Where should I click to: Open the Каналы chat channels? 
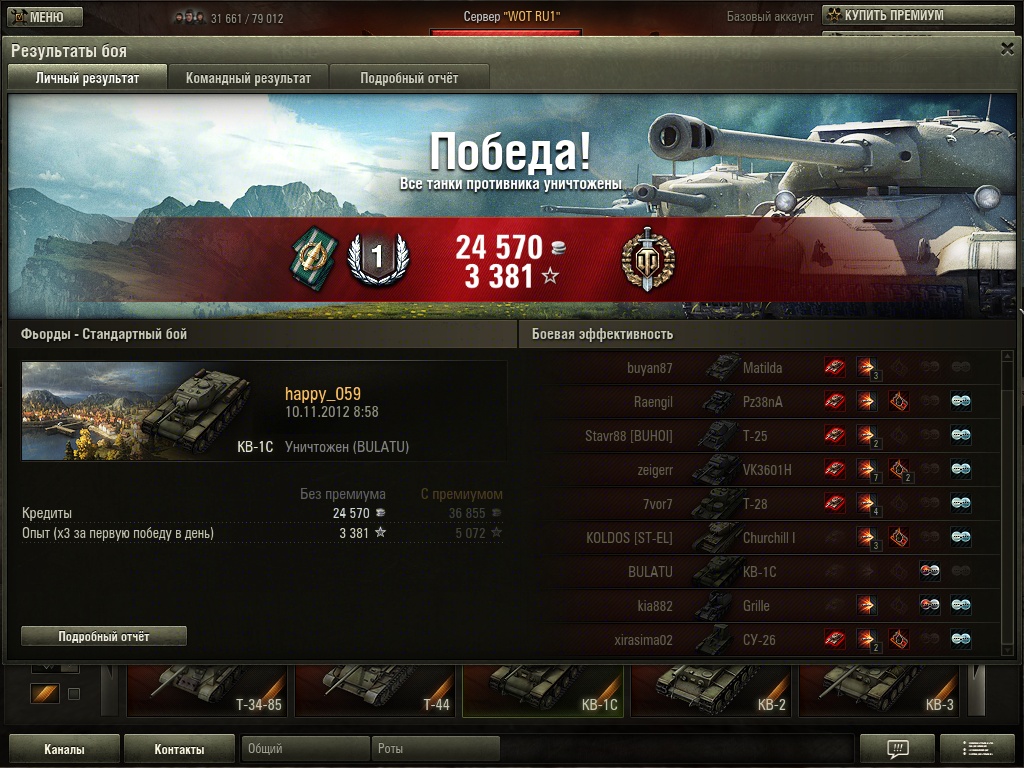(x=64, y=749)
